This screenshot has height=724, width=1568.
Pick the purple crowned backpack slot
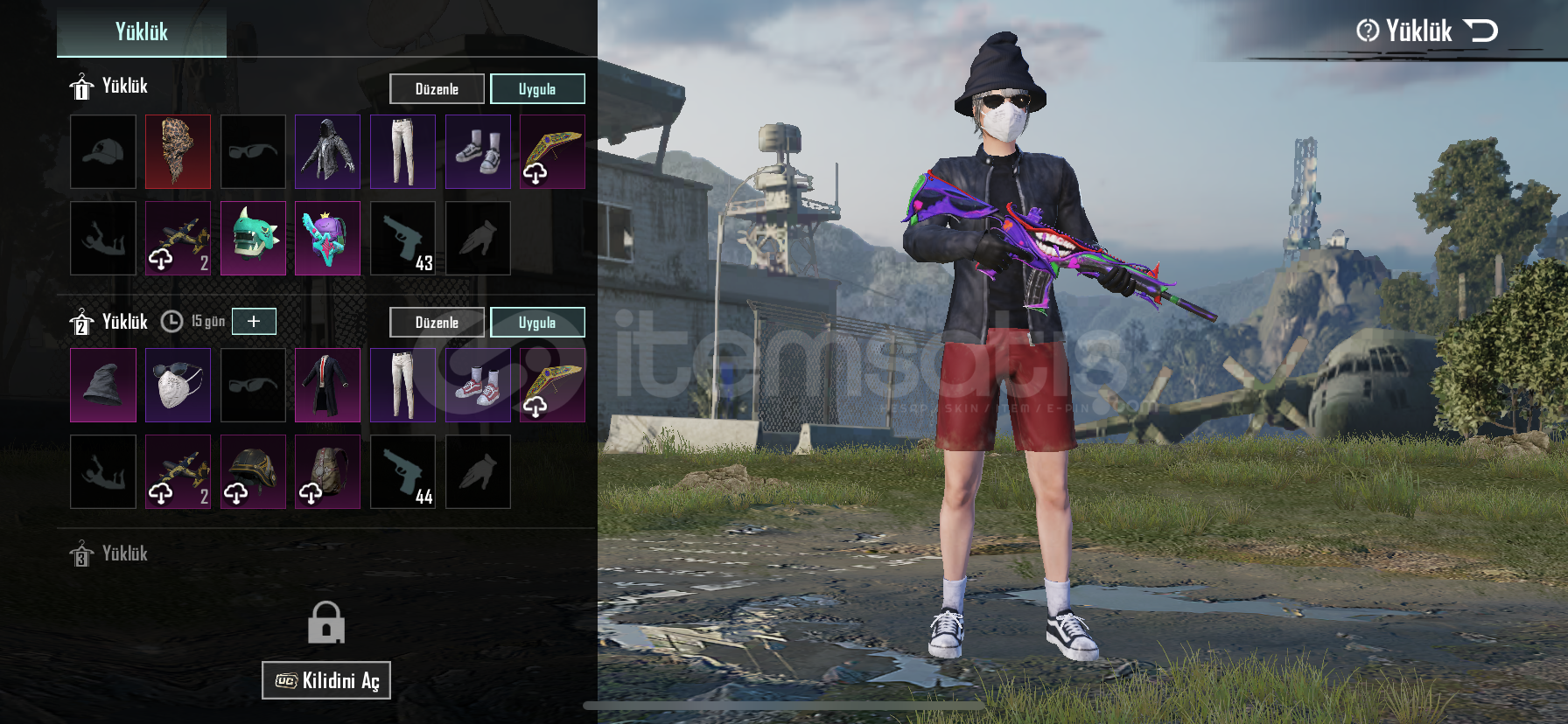(x=327, y=239)
